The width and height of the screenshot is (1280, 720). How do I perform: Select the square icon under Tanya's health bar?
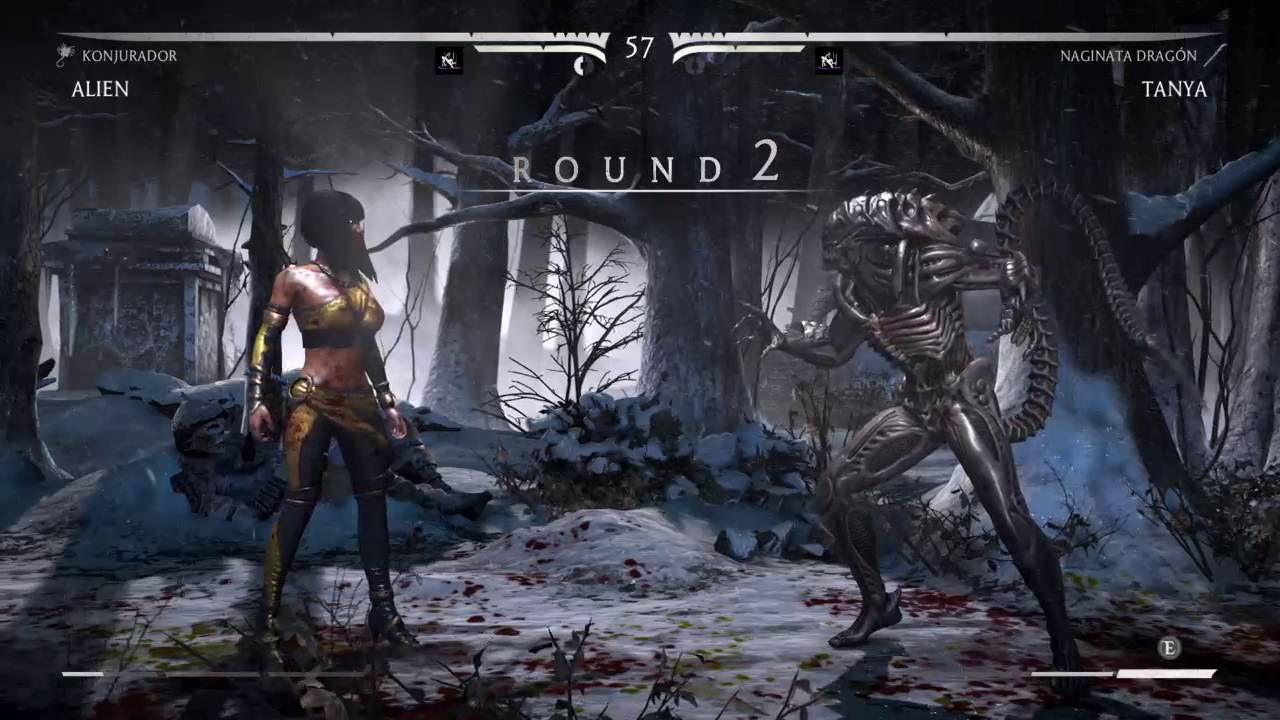point(828,61)
